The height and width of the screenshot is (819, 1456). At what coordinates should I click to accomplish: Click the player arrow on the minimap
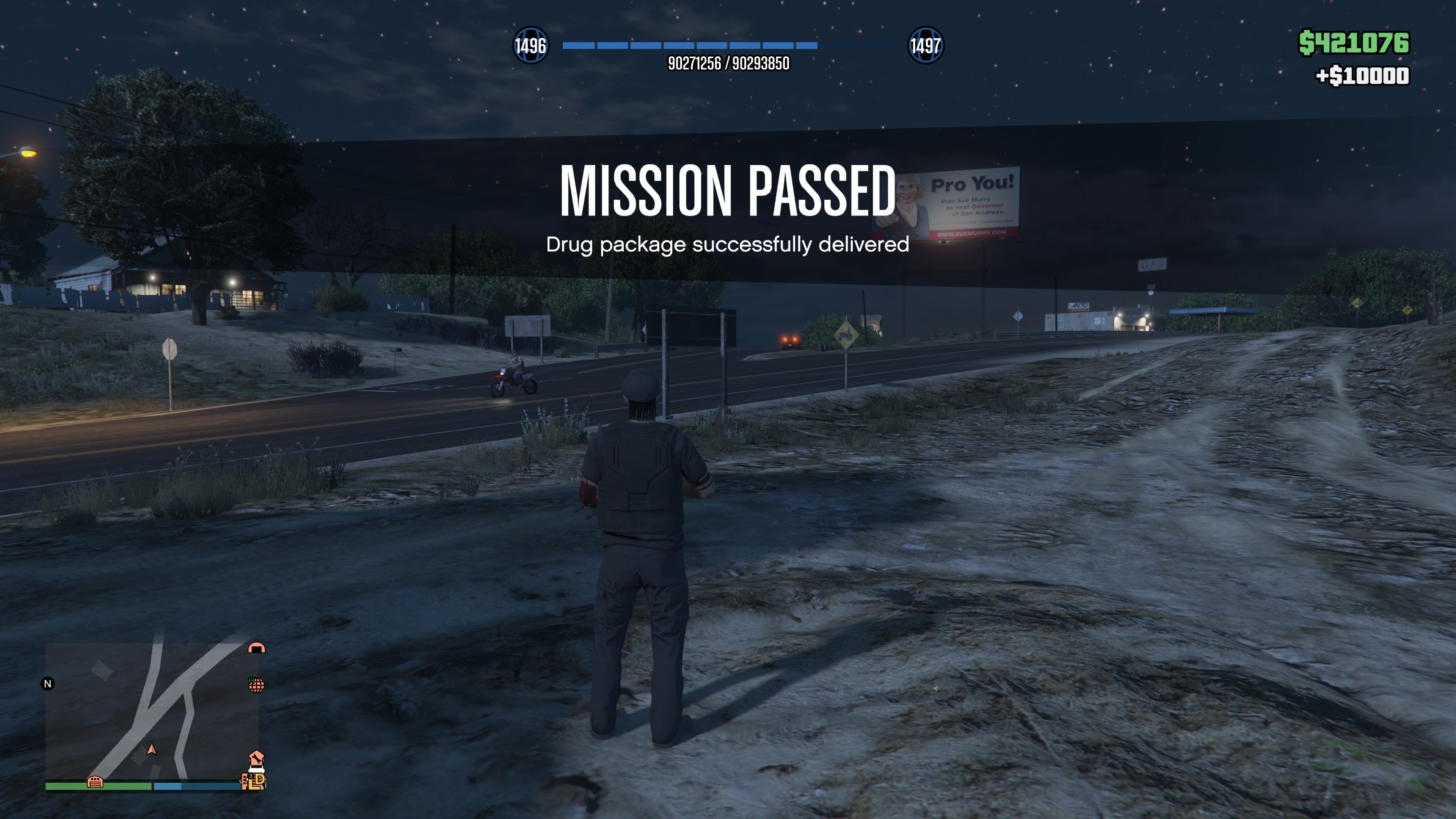point(152,750)
